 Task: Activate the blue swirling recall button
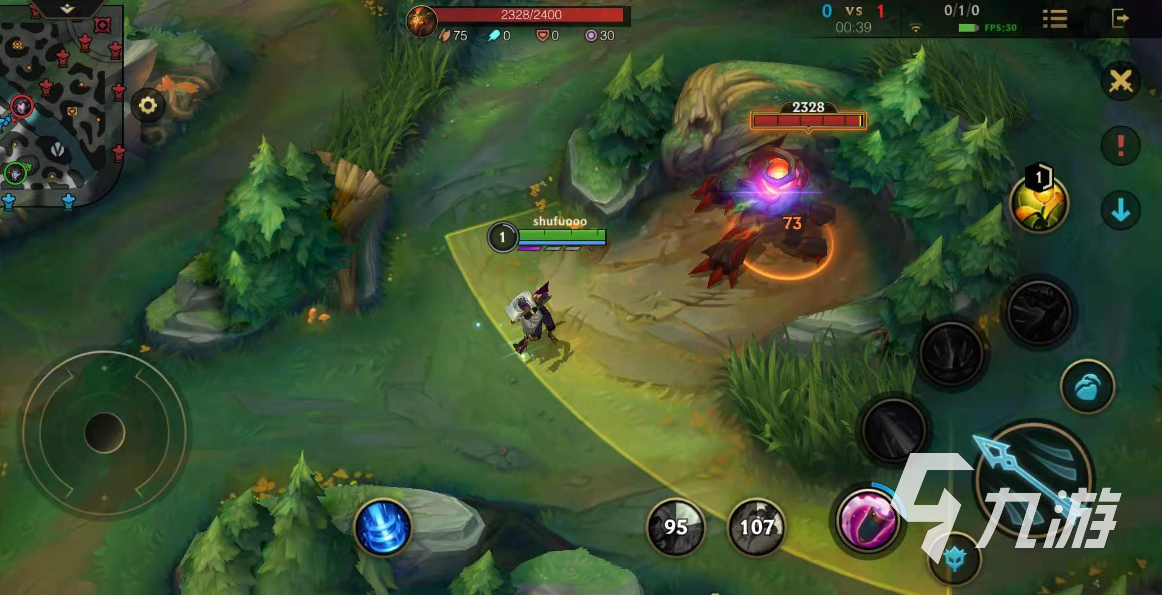tap(383, 526)
